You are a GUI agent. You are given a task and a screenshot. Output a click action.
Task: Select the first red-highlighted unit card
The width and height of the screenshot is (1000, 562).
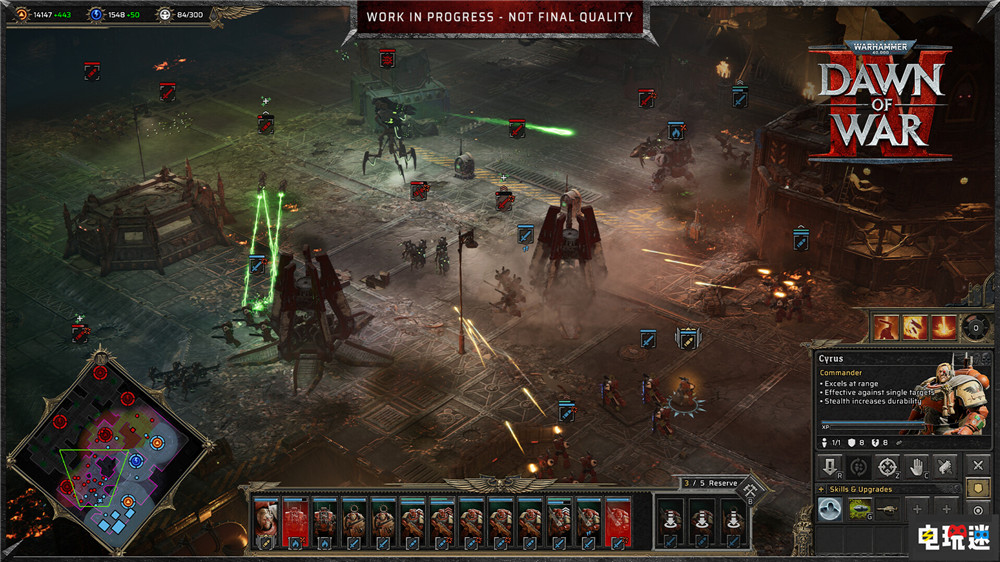[296, 522]
